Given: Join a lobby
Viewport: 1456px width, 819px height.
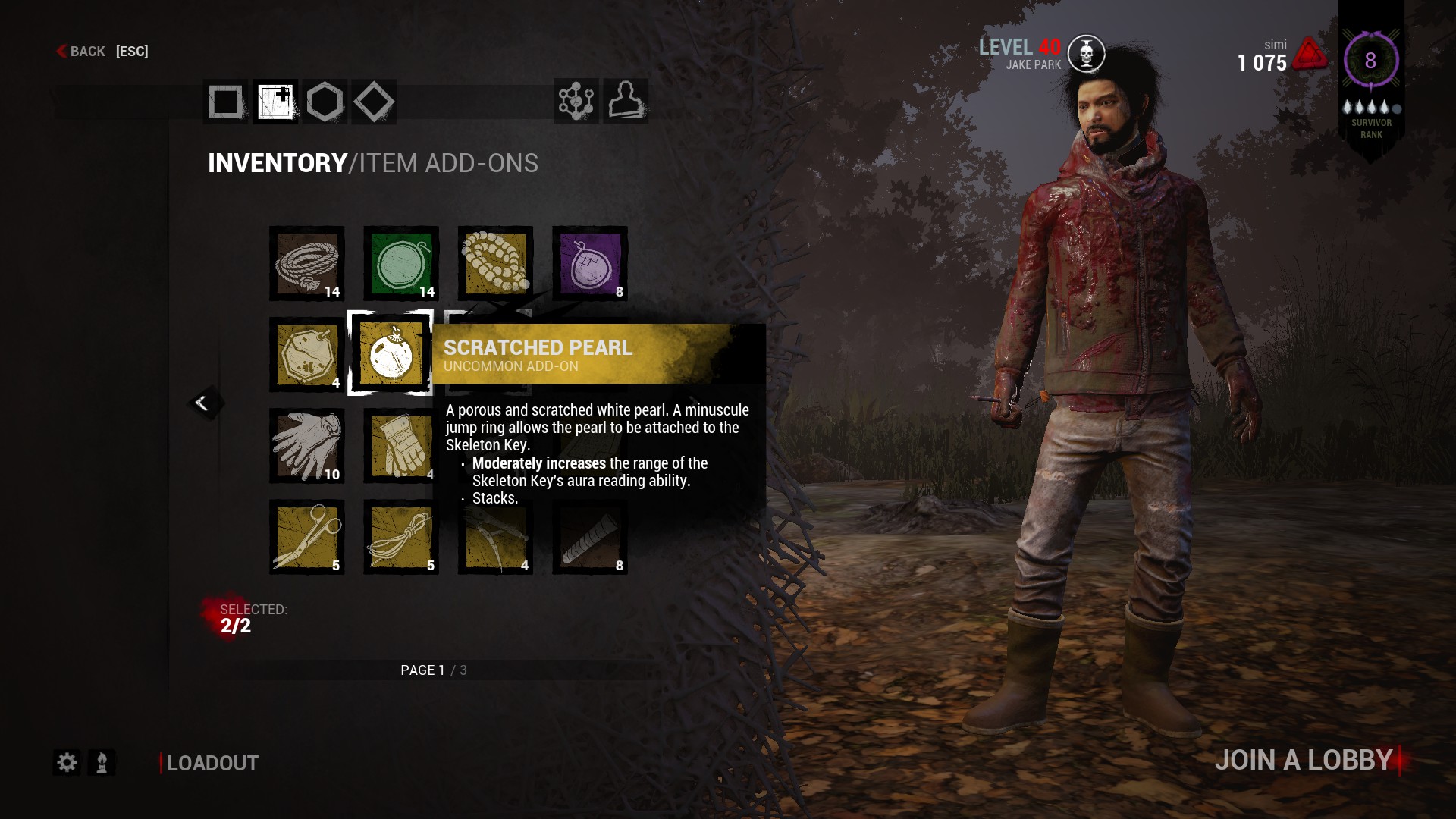Looking at the screenshot, I should [x=1304, y=760].
